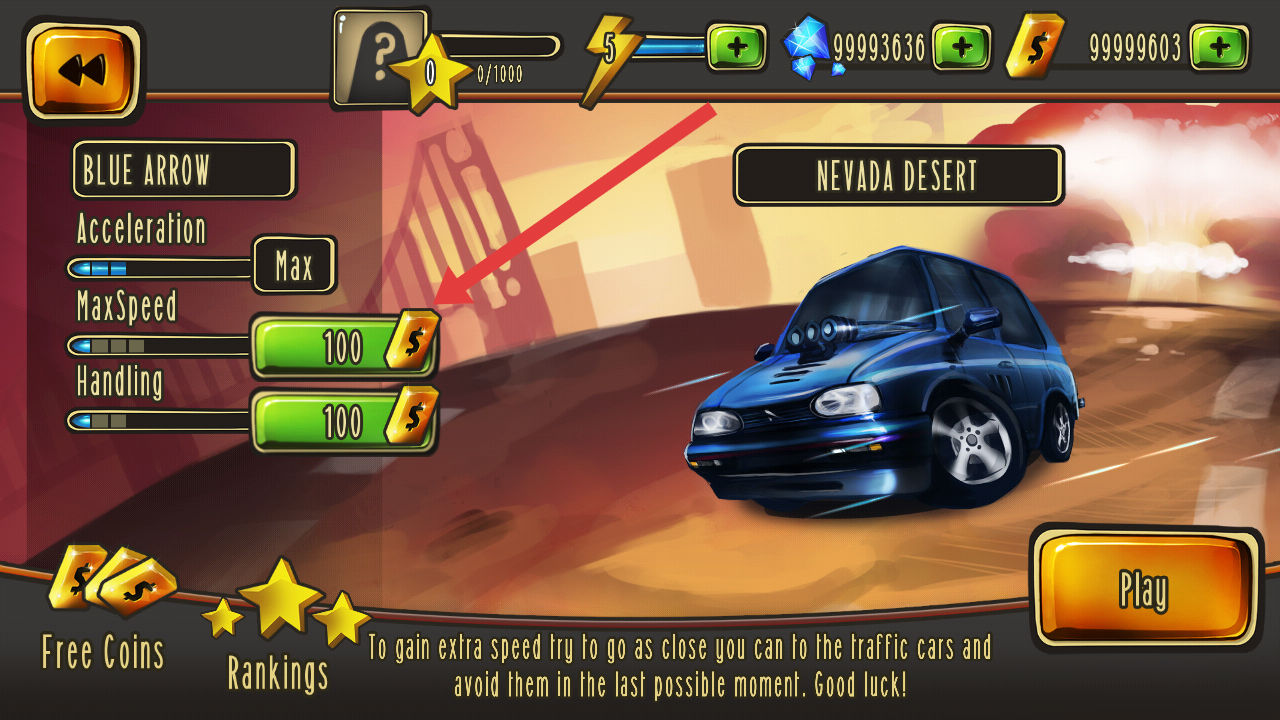Select the question mark player profile
This screenshot has height=720, width=1280.
click(380, 58)
